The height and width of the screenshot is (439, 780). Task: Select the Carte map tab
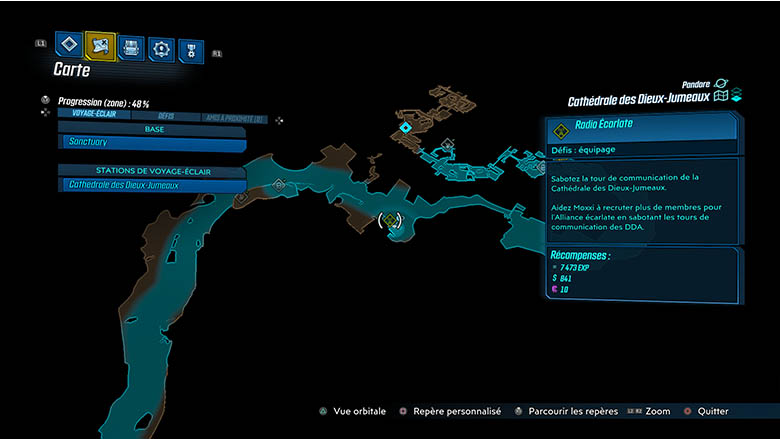100,46
